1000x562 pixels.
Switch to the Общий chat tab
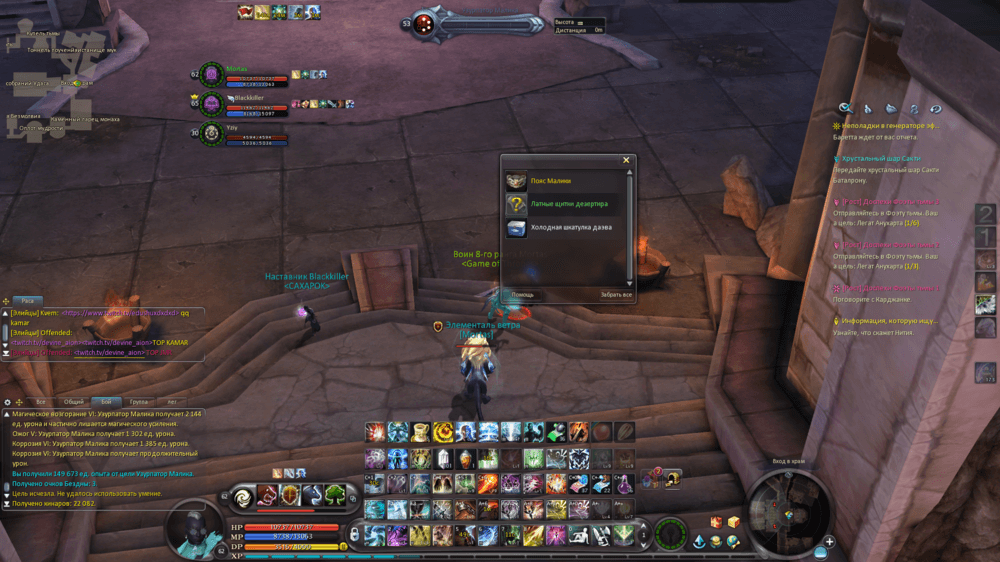[73, 401]
